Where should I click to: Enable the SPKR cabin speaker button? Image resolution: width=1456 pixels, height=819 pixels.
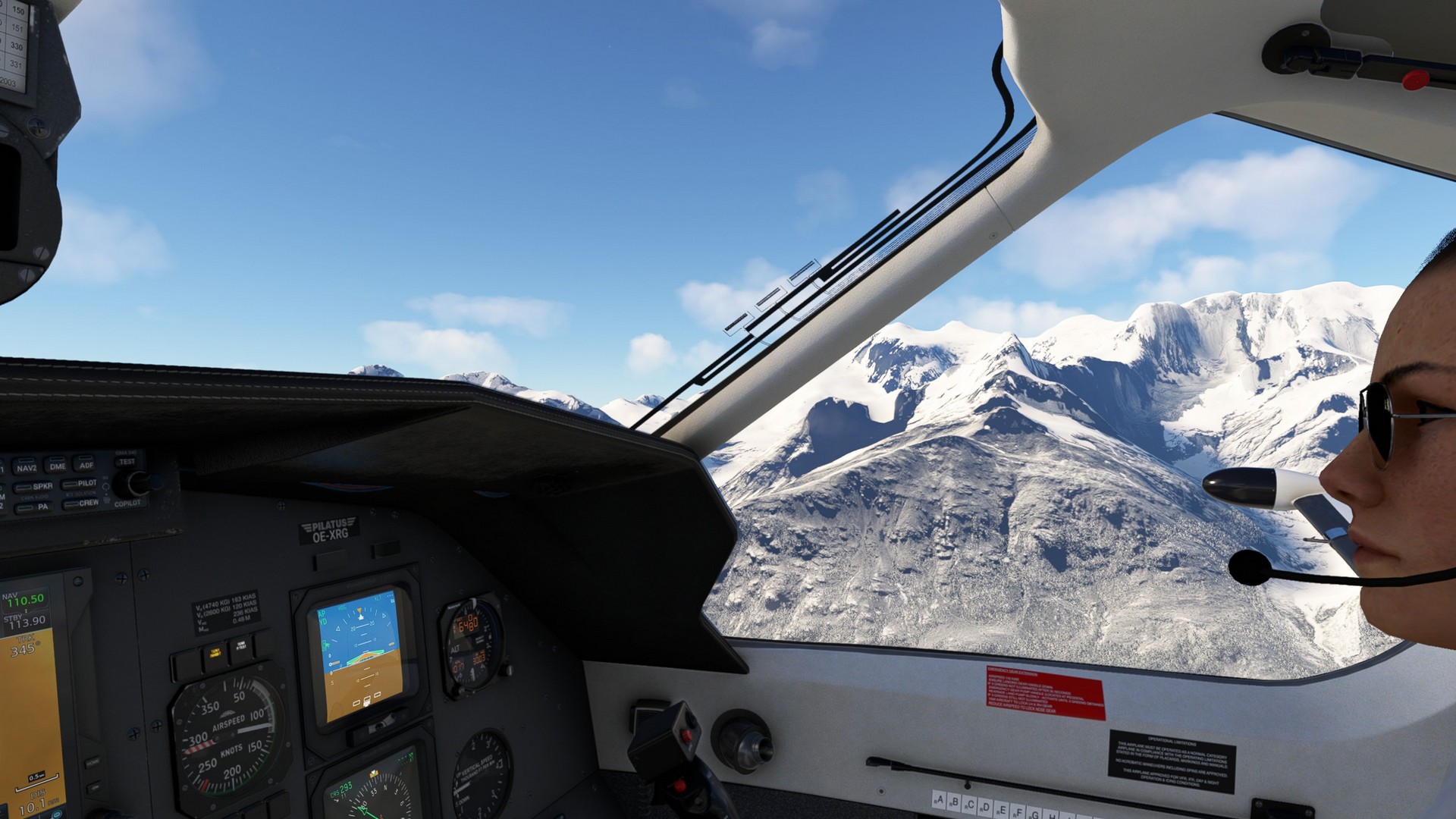[x=33, y=487]
